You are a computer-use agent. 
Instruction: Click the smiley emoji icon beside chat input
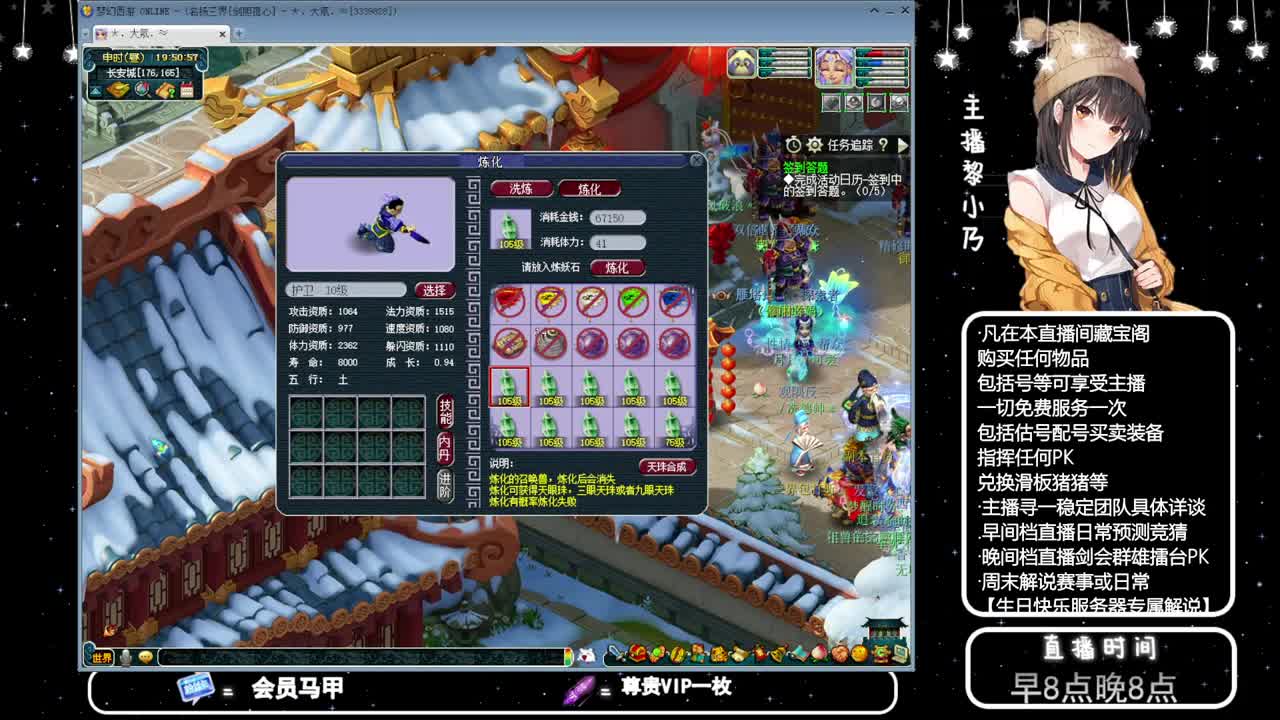(145, 657)
